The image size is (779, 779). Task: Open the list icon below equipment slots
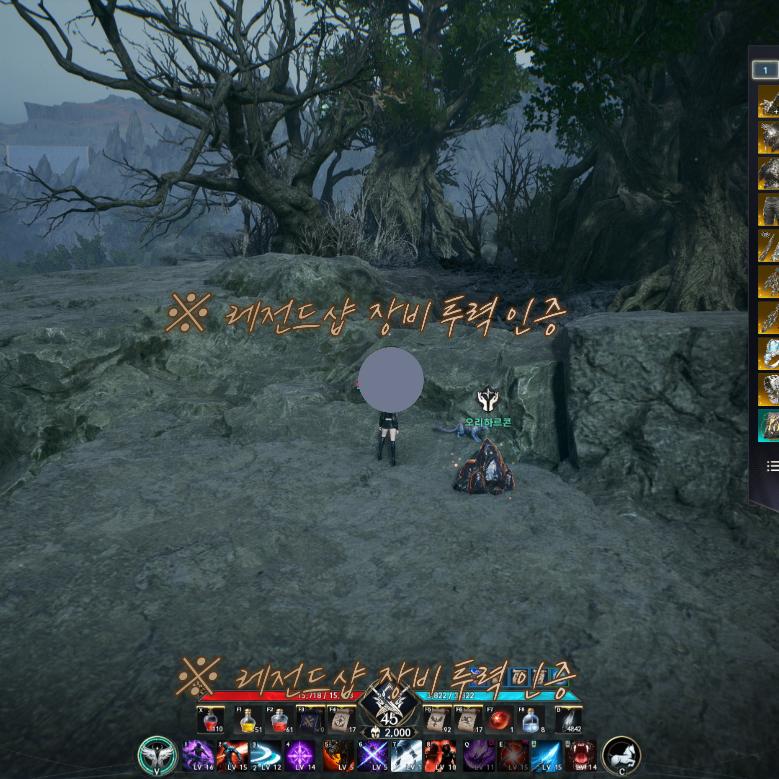tap(772, 466)
